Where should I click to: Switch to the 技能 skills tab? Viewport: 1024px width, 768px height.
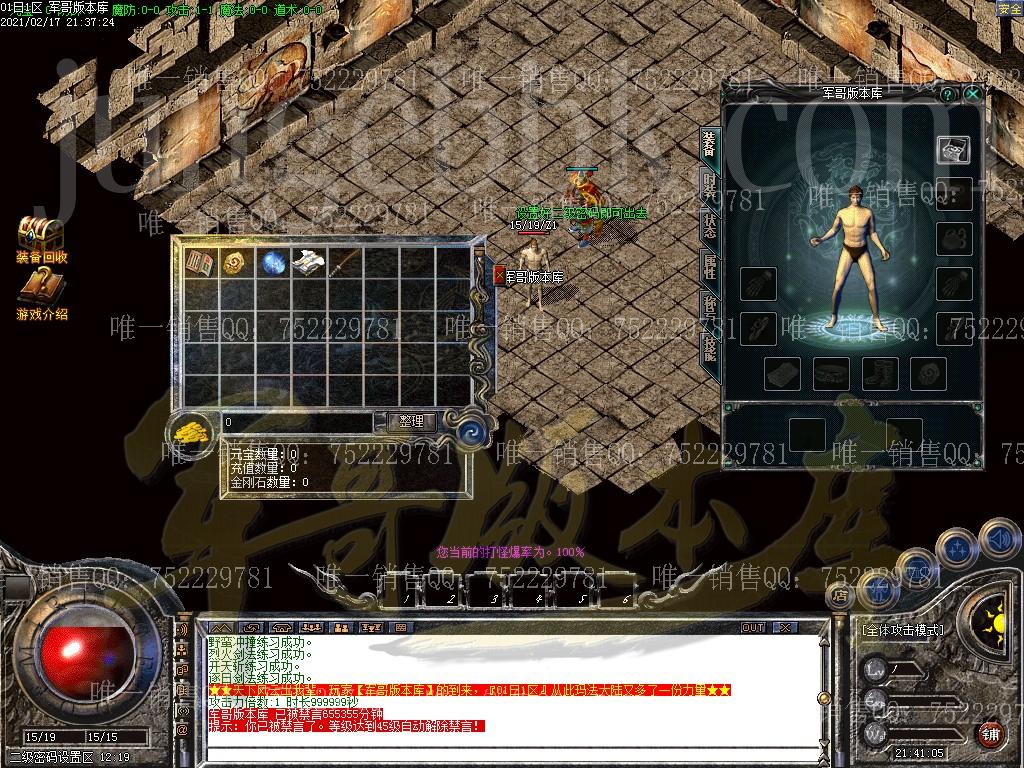[x=709, y=347]
